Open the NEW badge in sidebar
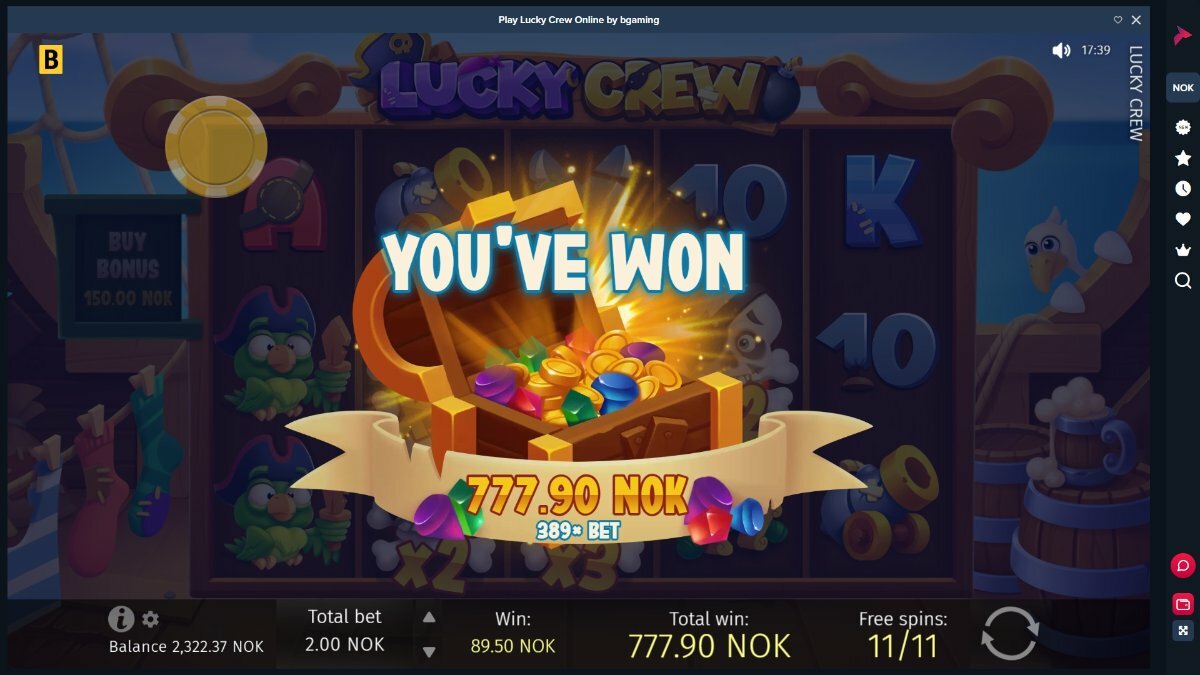Image resolution: width=1200 pixels, height=675 pixels. (x=1183, y=127)
